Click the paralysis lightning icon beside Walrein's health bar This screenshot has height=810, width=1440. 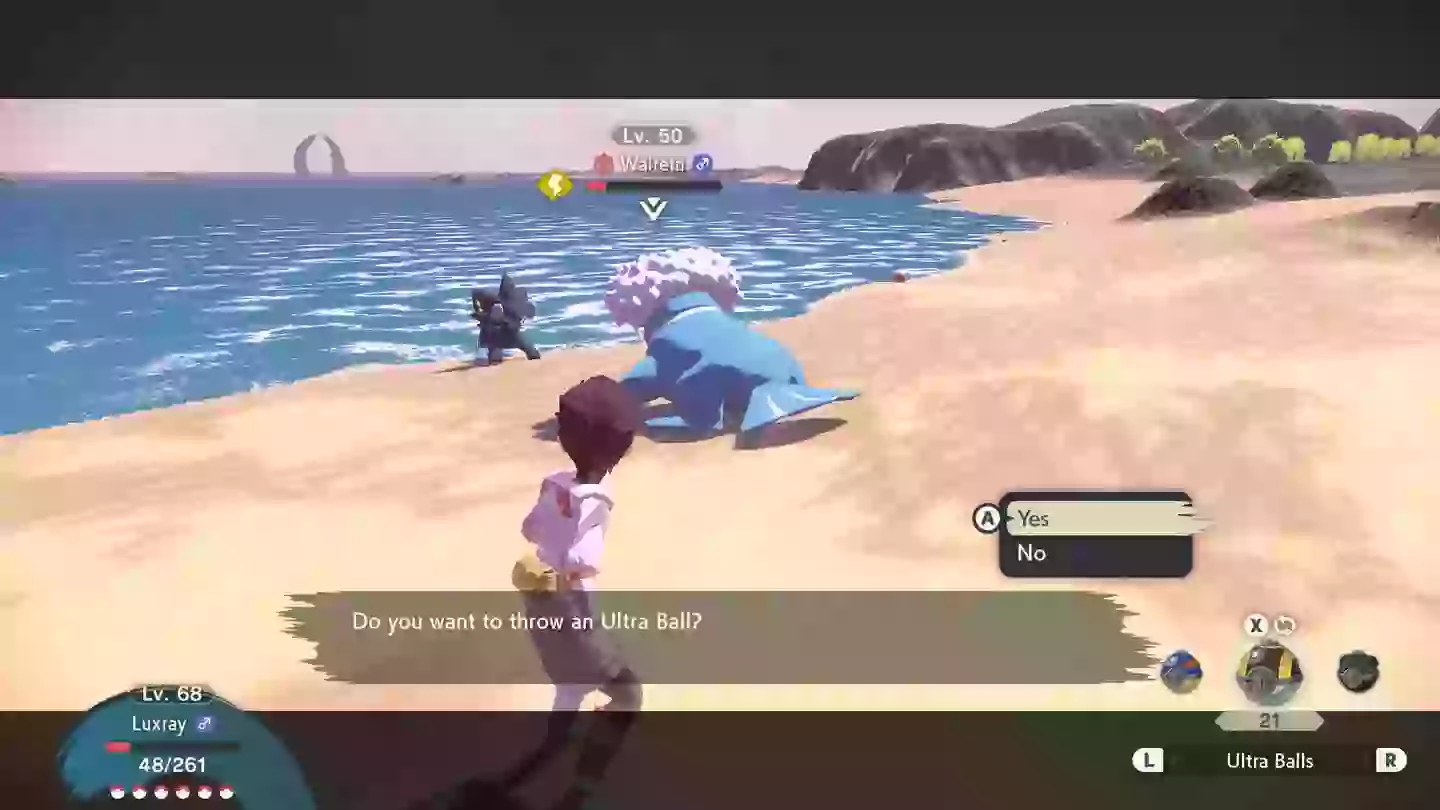556,185
